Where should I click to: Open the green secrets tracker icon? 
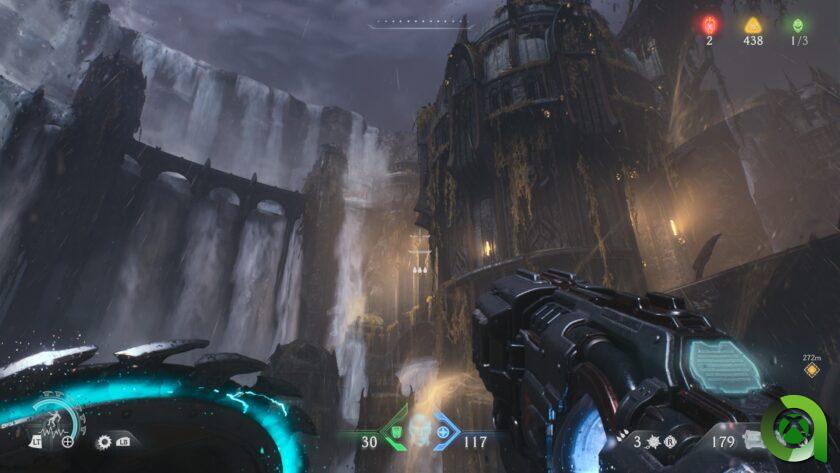click(797, 25)
